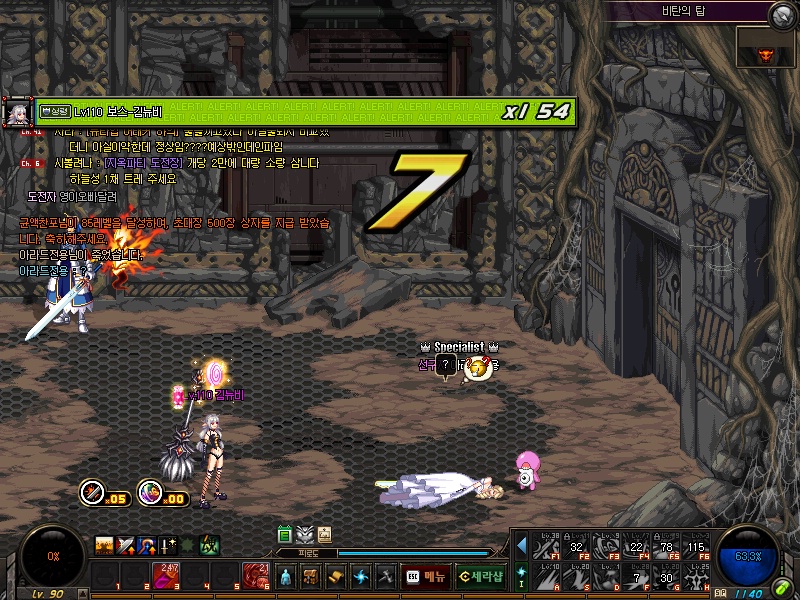The width and height of the screenshot is (800, 600).
Task: Use the red potion in quickslot 3
Action: 165,576
